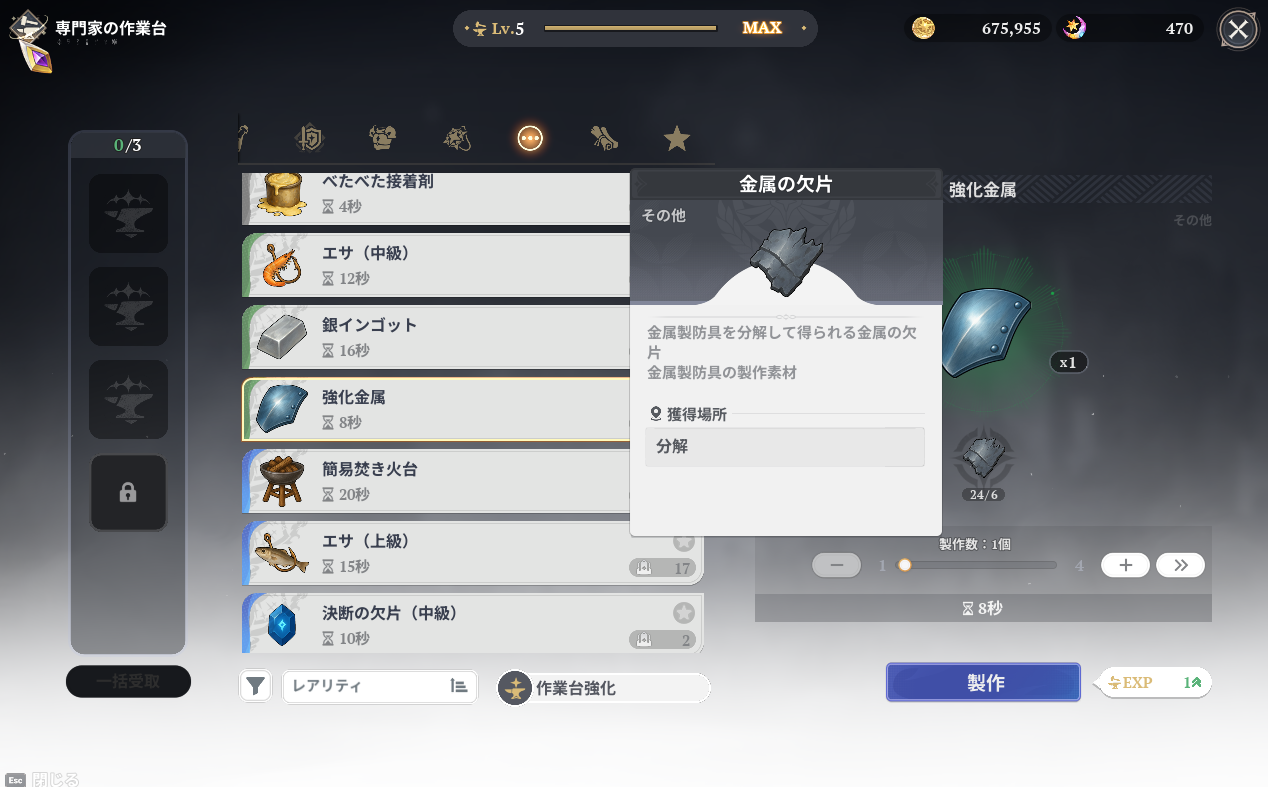Click the funnel filter button
This screenshot has height=787, width=1268.
(x=256, y=686)
